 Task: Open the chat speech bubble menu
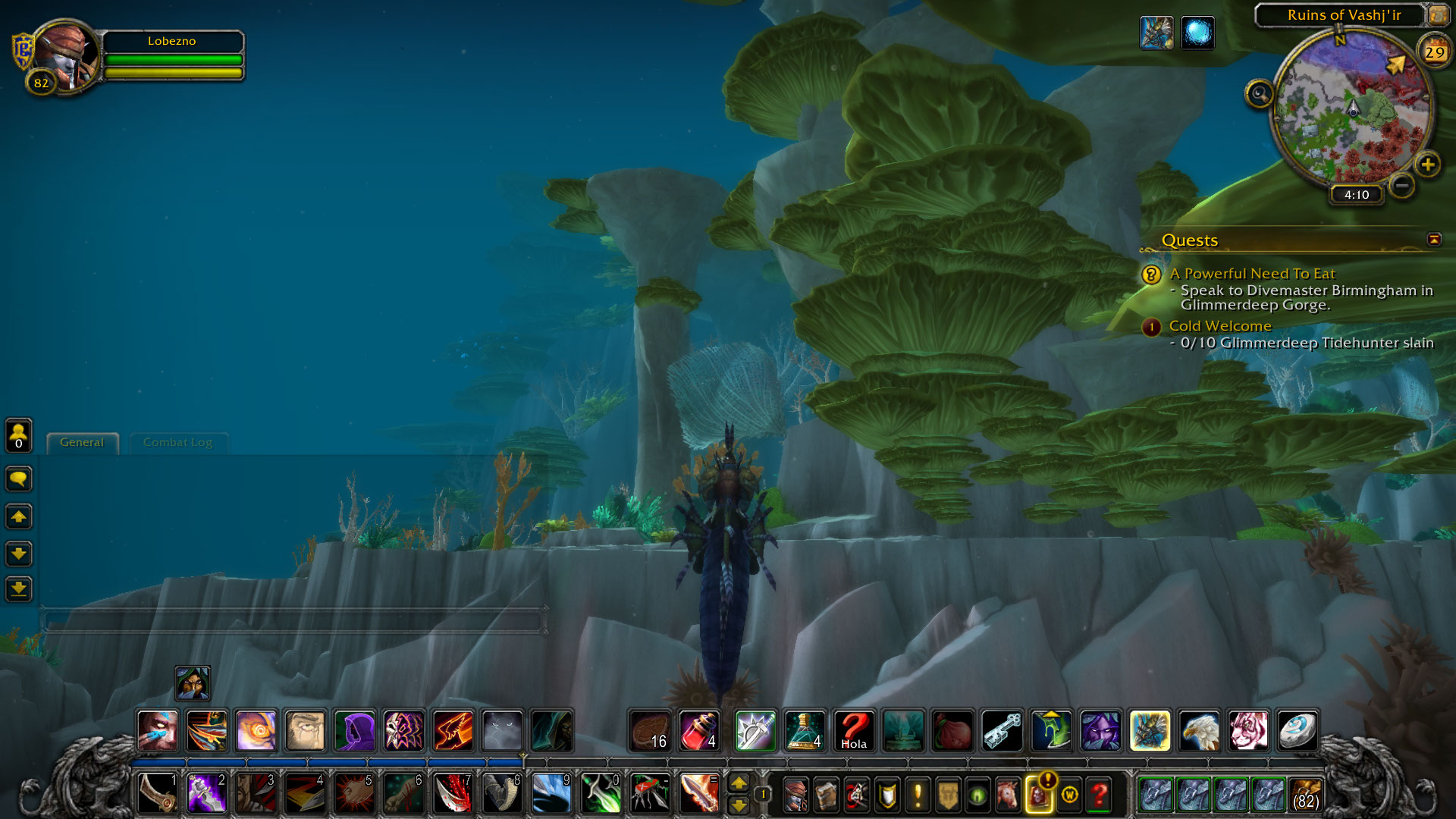coord(19,479)
